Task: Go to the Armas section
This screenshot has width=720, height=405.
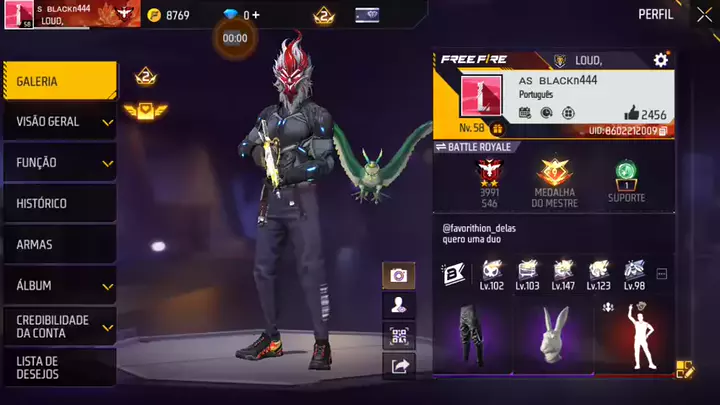Action: (x=58, y=244)
